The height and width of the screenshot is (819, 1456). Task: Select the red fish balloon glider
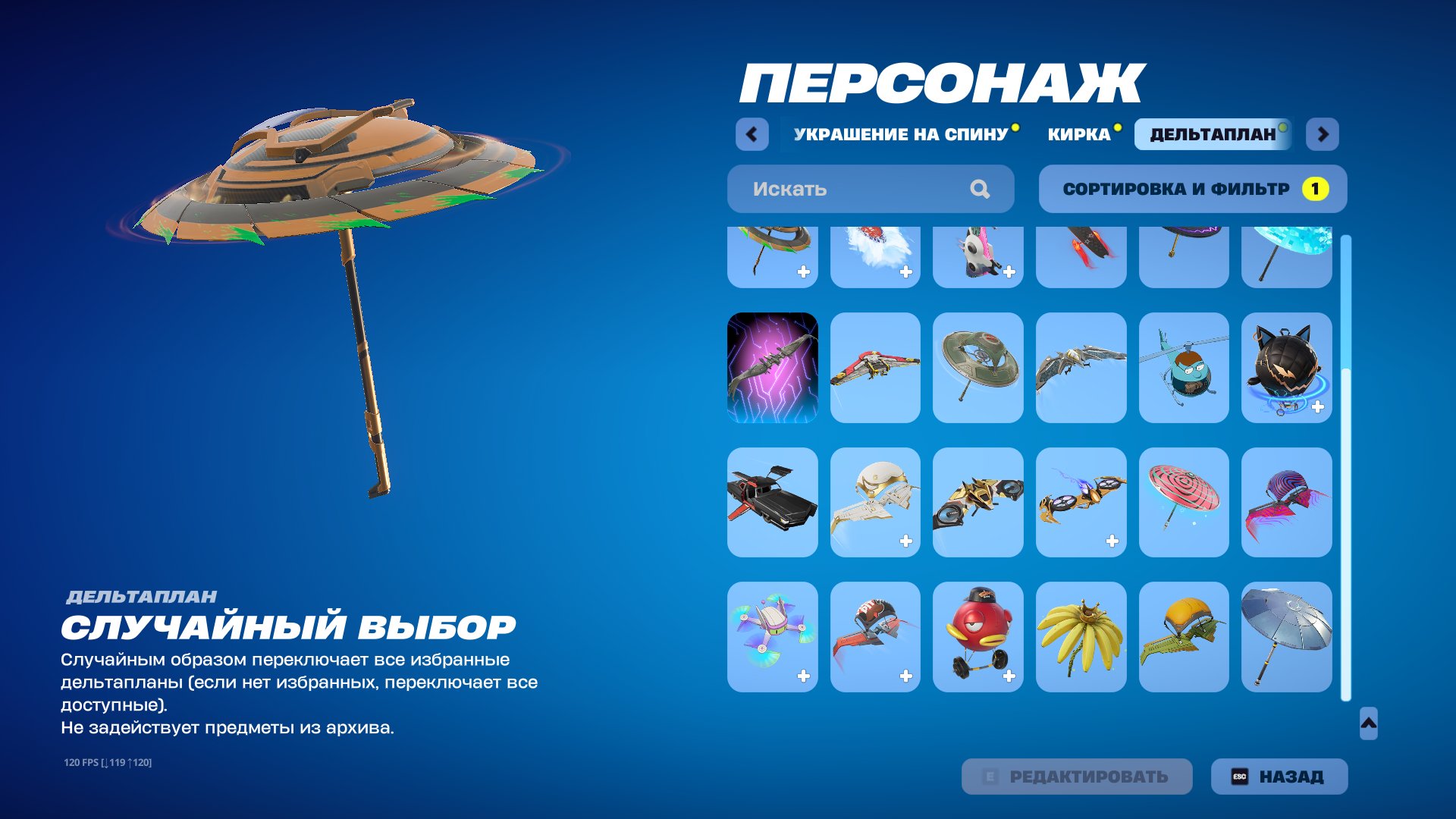point(977,635)
